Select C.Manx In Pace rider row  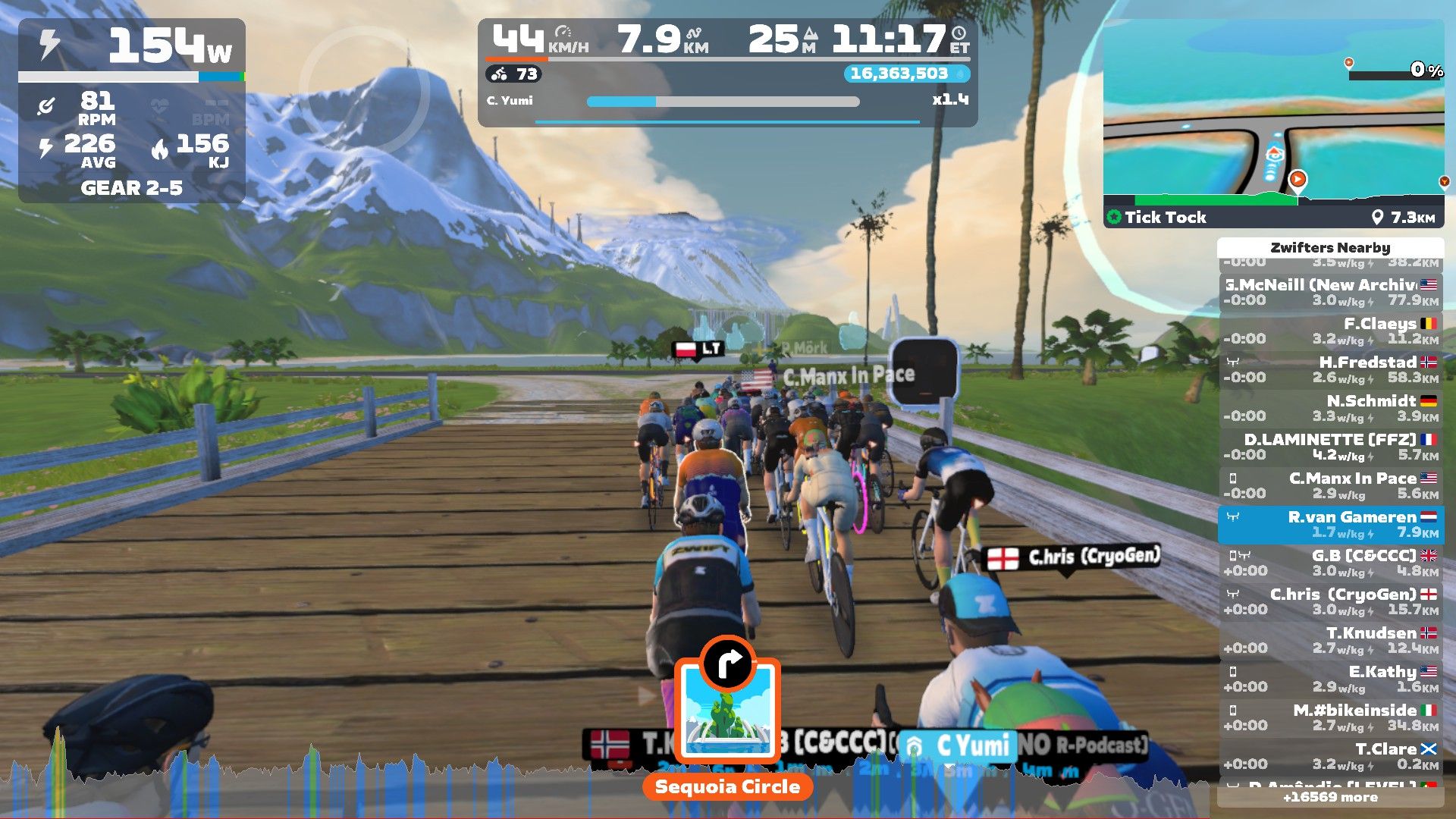click(1331, 485)
